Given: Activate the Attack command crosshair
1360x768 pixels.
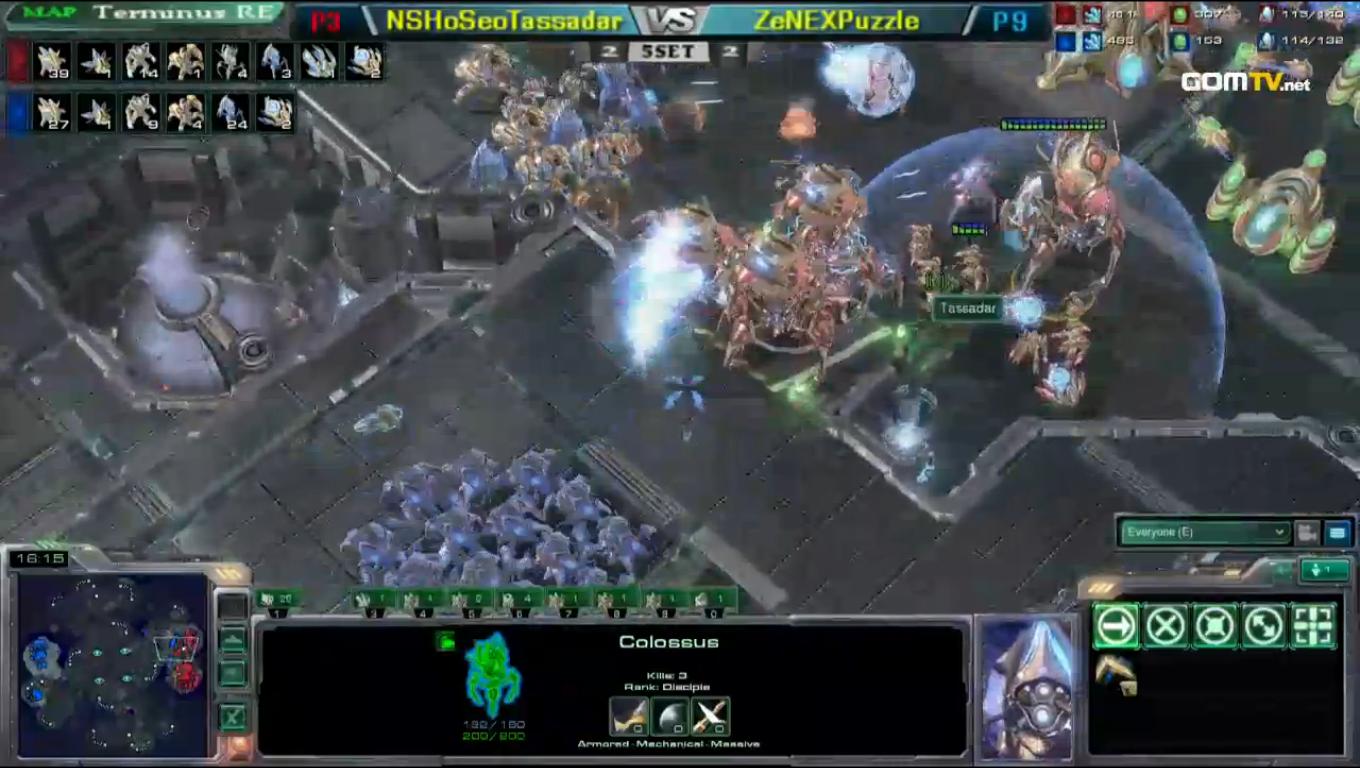Looking at the screenshot, I should [1313, 627].
